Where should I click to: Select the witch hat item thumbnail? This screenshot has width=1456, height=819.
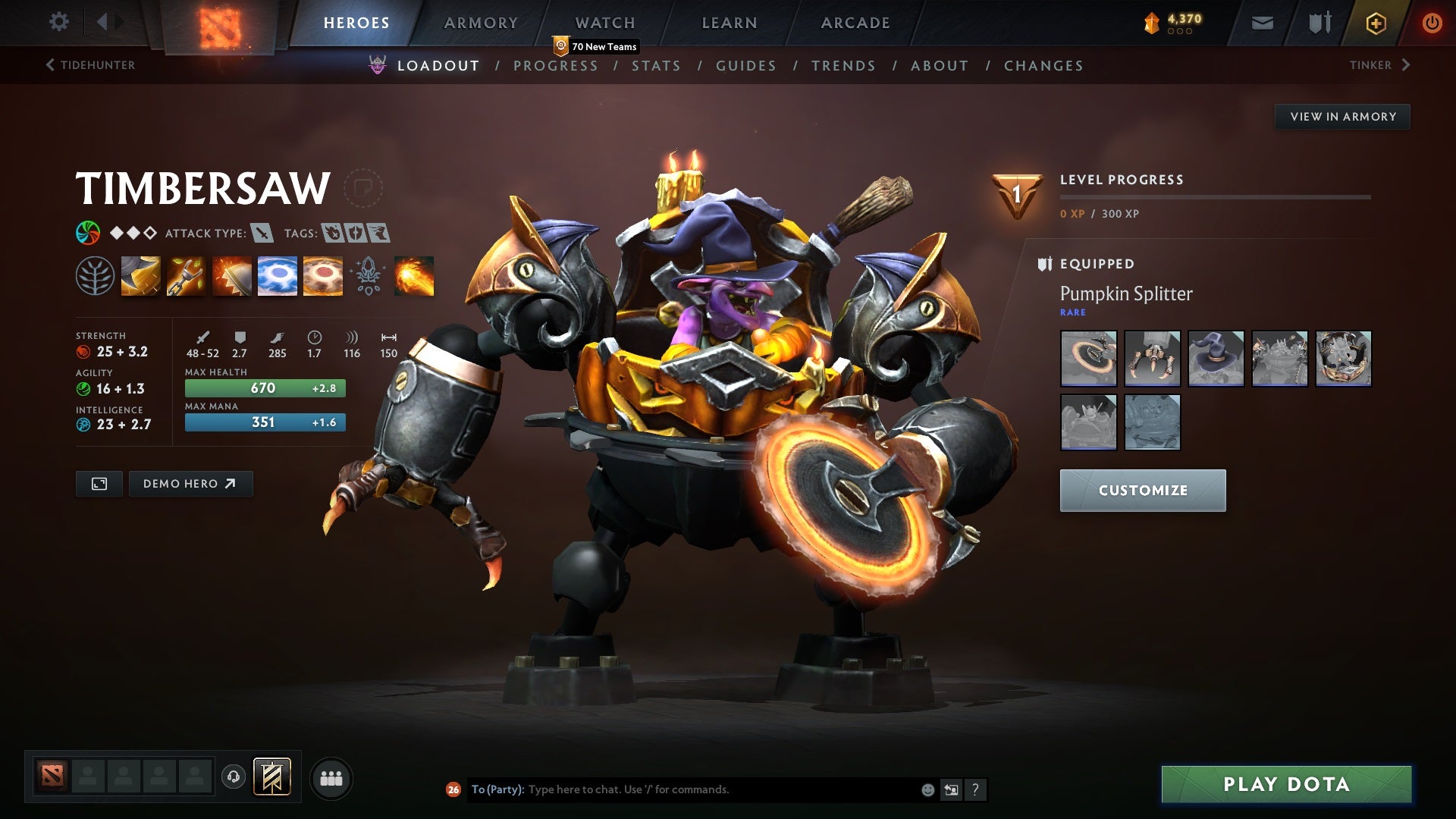[x=1216, y=359]
